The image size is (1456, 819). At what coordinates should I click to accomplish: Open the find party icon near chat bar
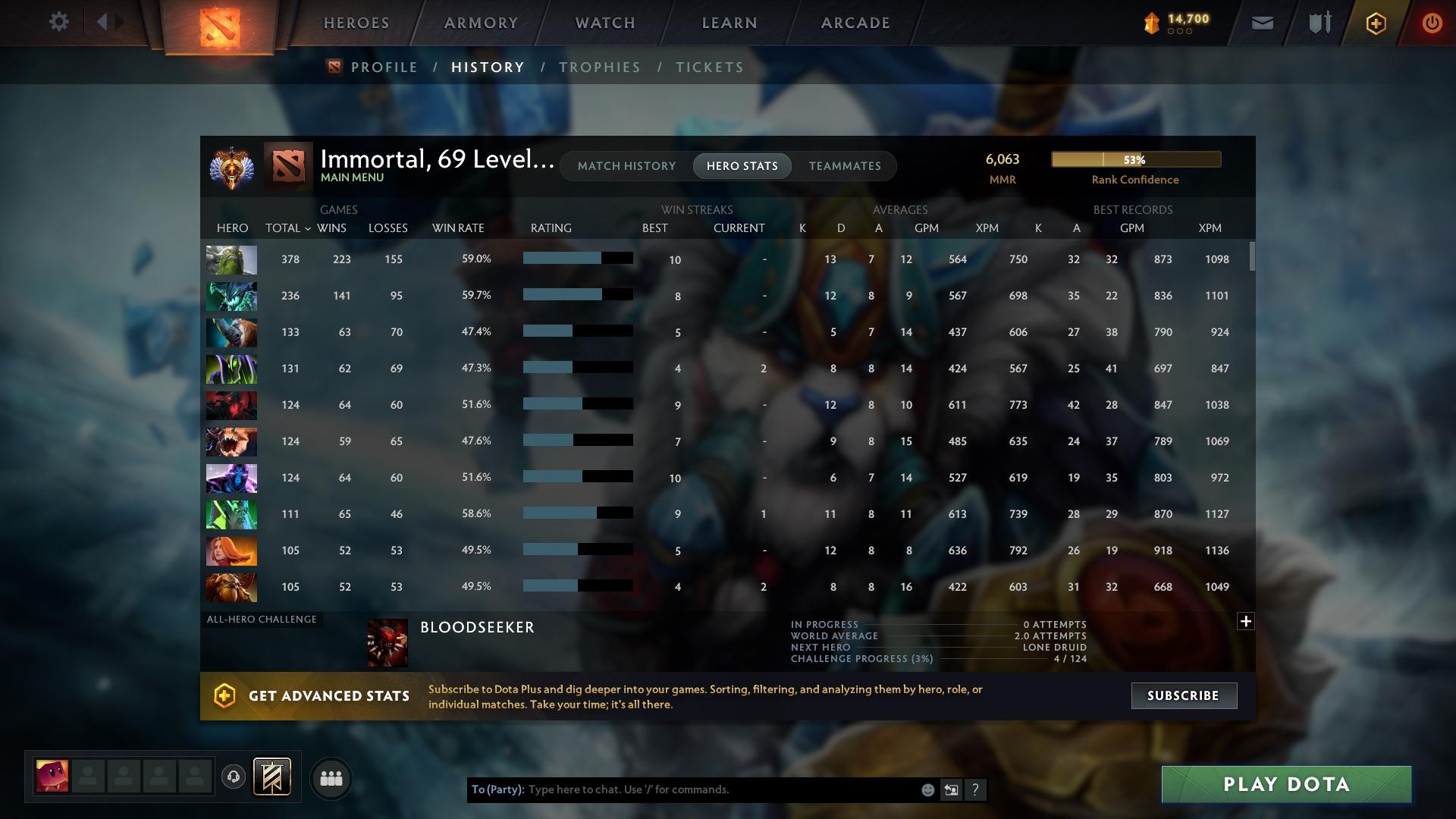click(331, 777)
